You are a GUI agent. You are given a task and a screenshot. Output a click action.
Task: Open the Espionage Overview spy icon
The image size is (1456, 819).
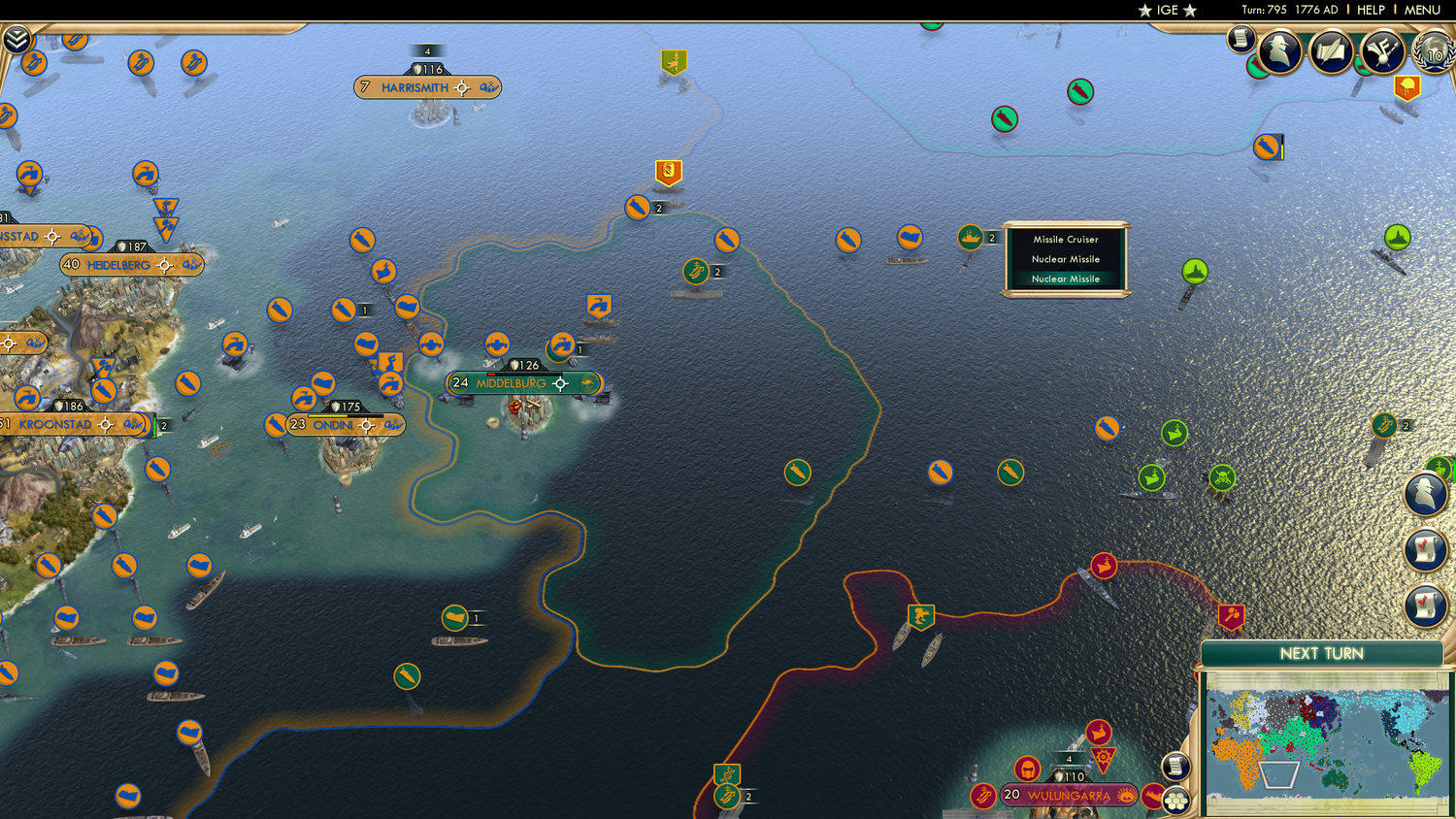coord(1279,50)
